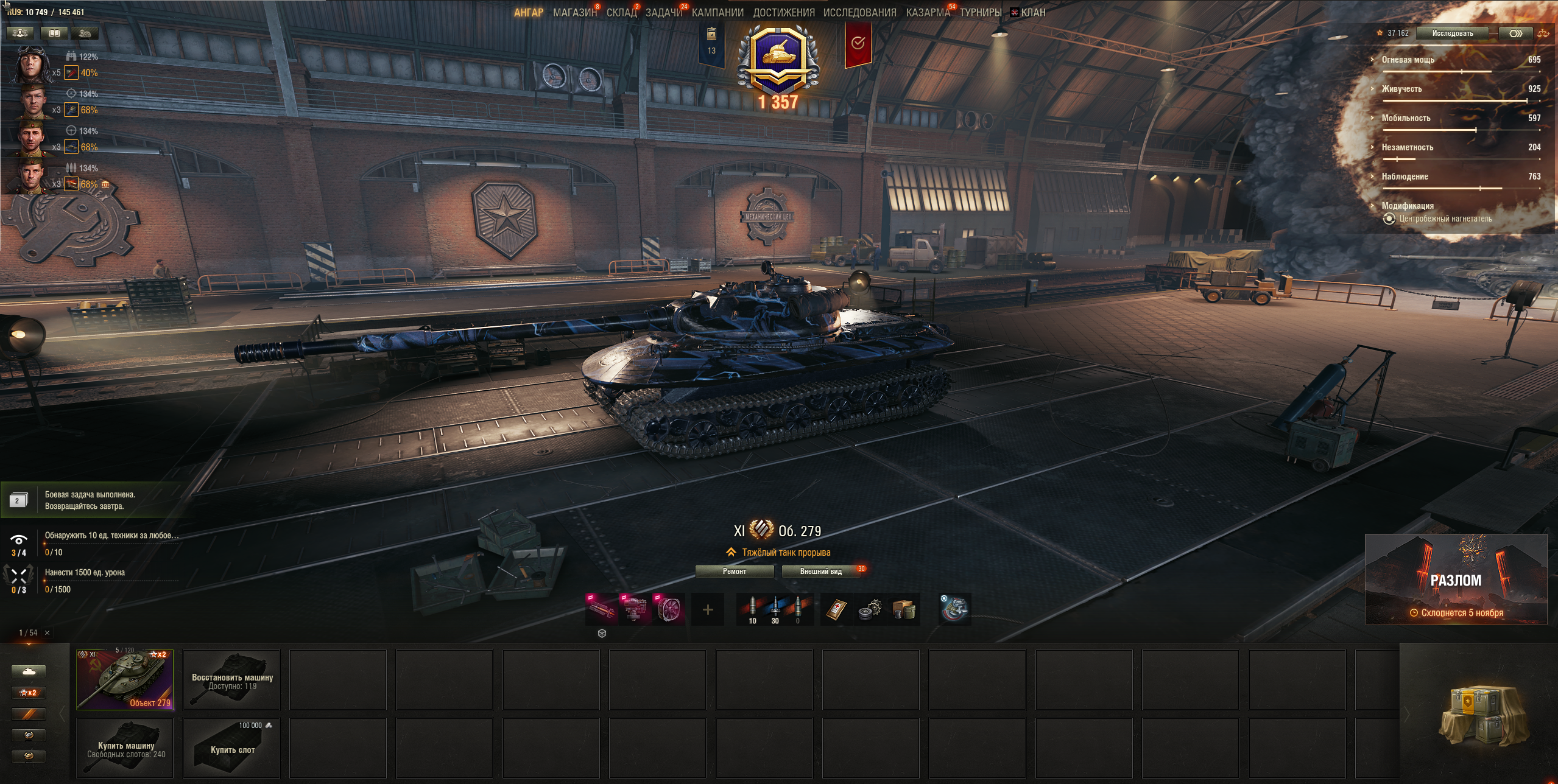Select the Объект 279 tank card

(x=125, y=679)
